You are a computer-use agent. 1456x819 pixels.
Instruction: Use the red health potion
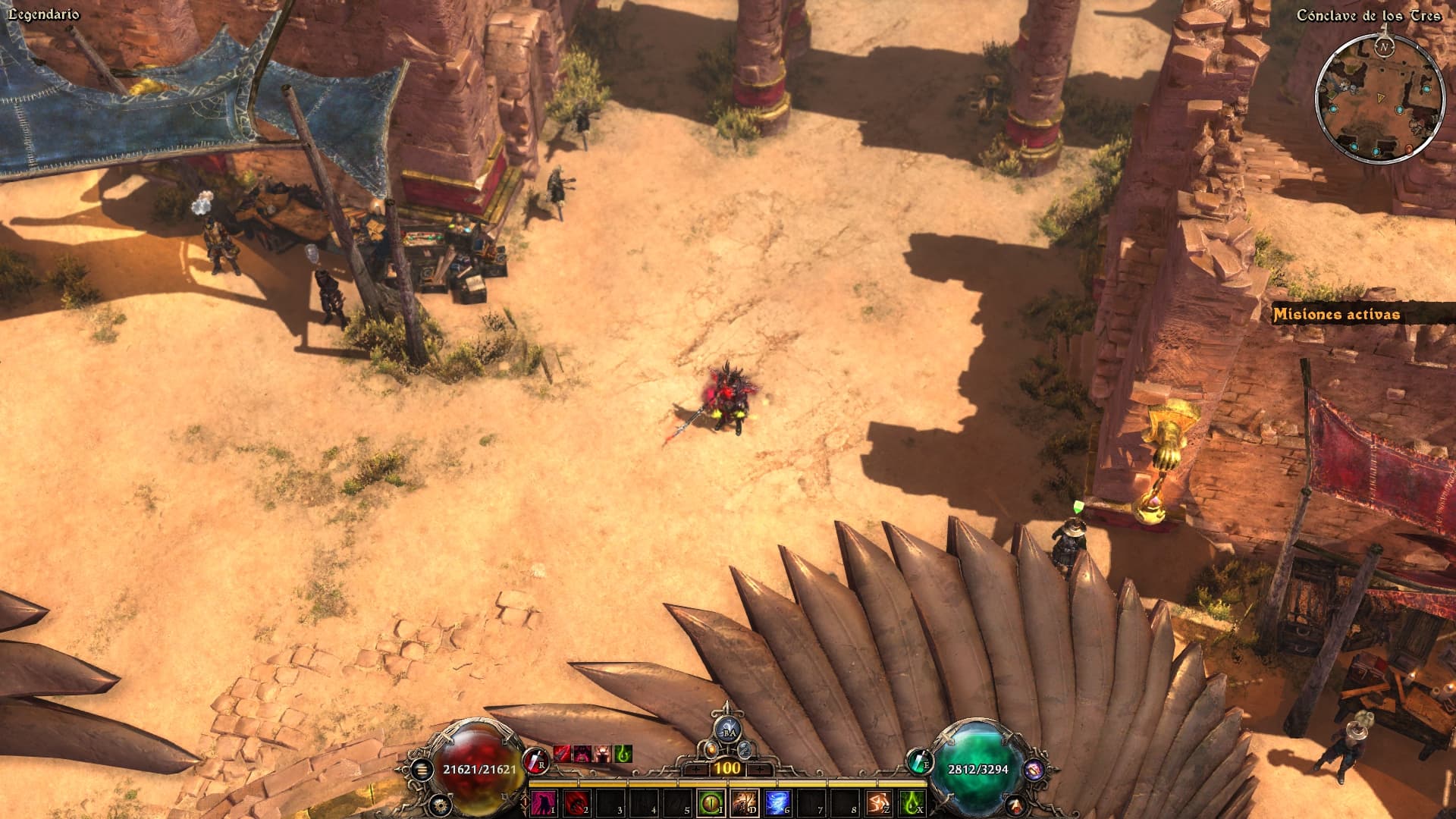pos(535,759)
